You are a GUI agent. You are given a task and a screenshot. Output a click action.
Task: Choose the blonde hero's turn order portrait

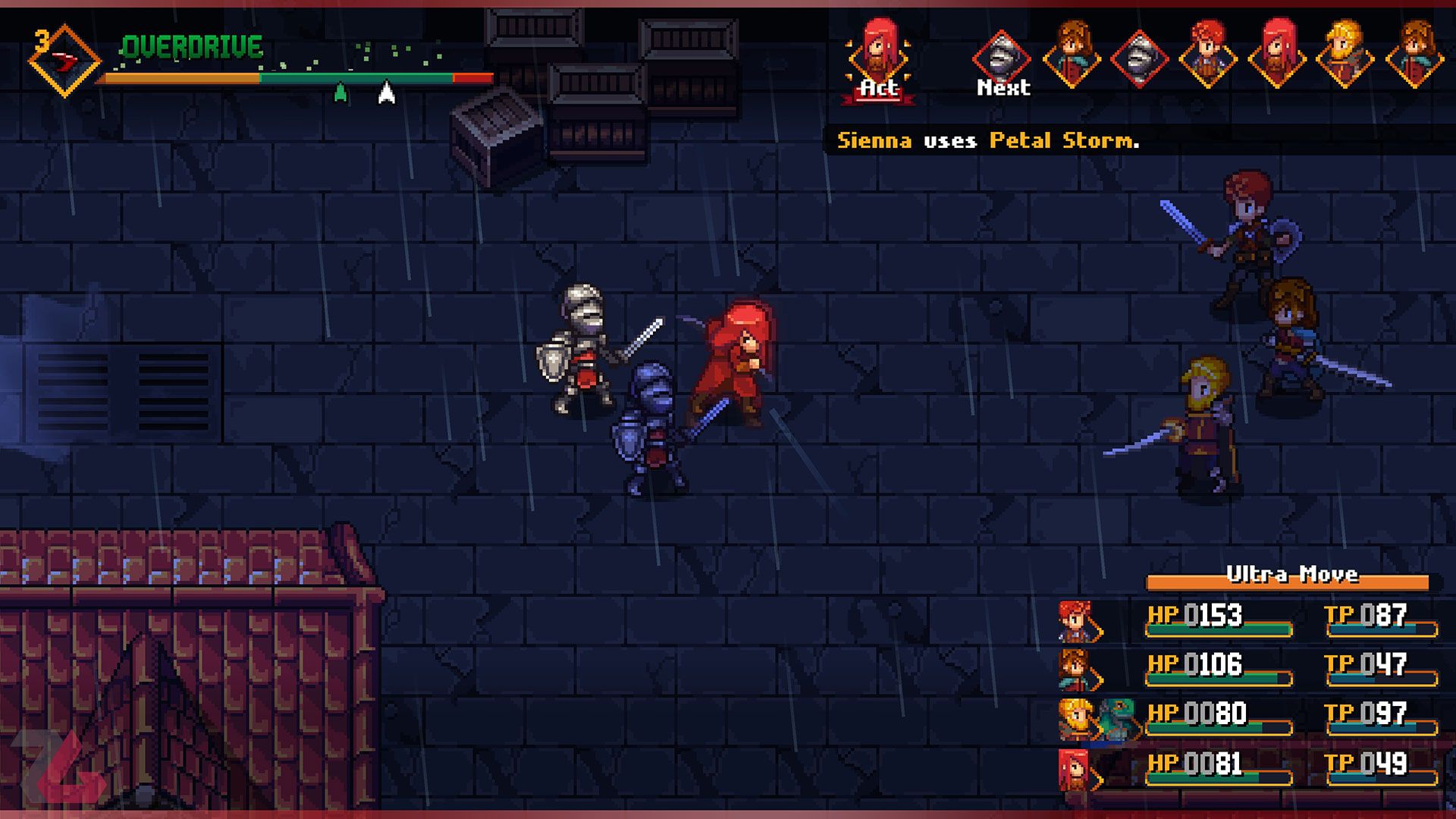coord(1345,55)
